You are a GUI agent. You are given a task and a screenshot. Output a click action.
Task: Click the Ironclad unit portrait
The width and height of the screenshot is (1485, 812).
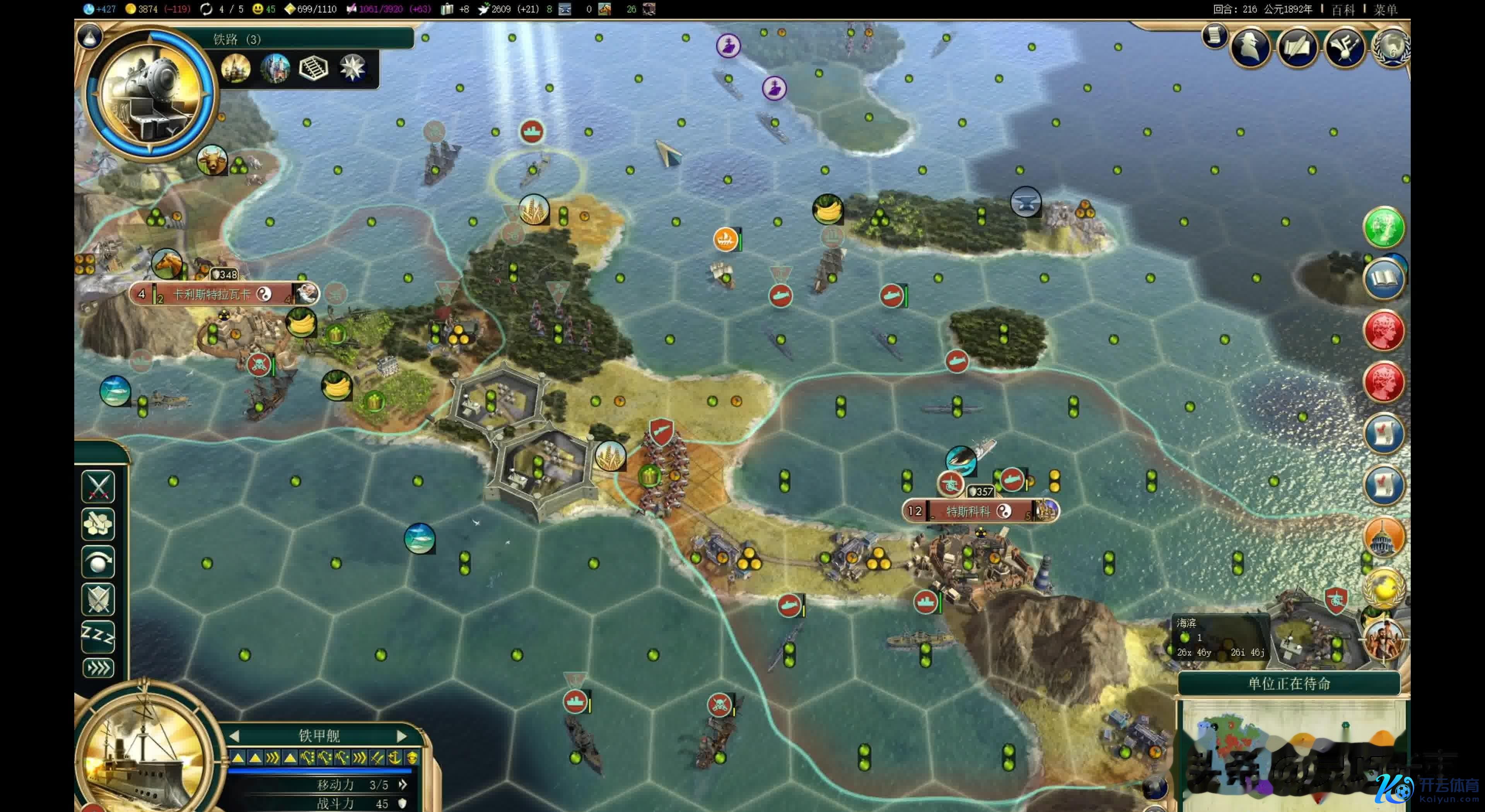point(144,755)
